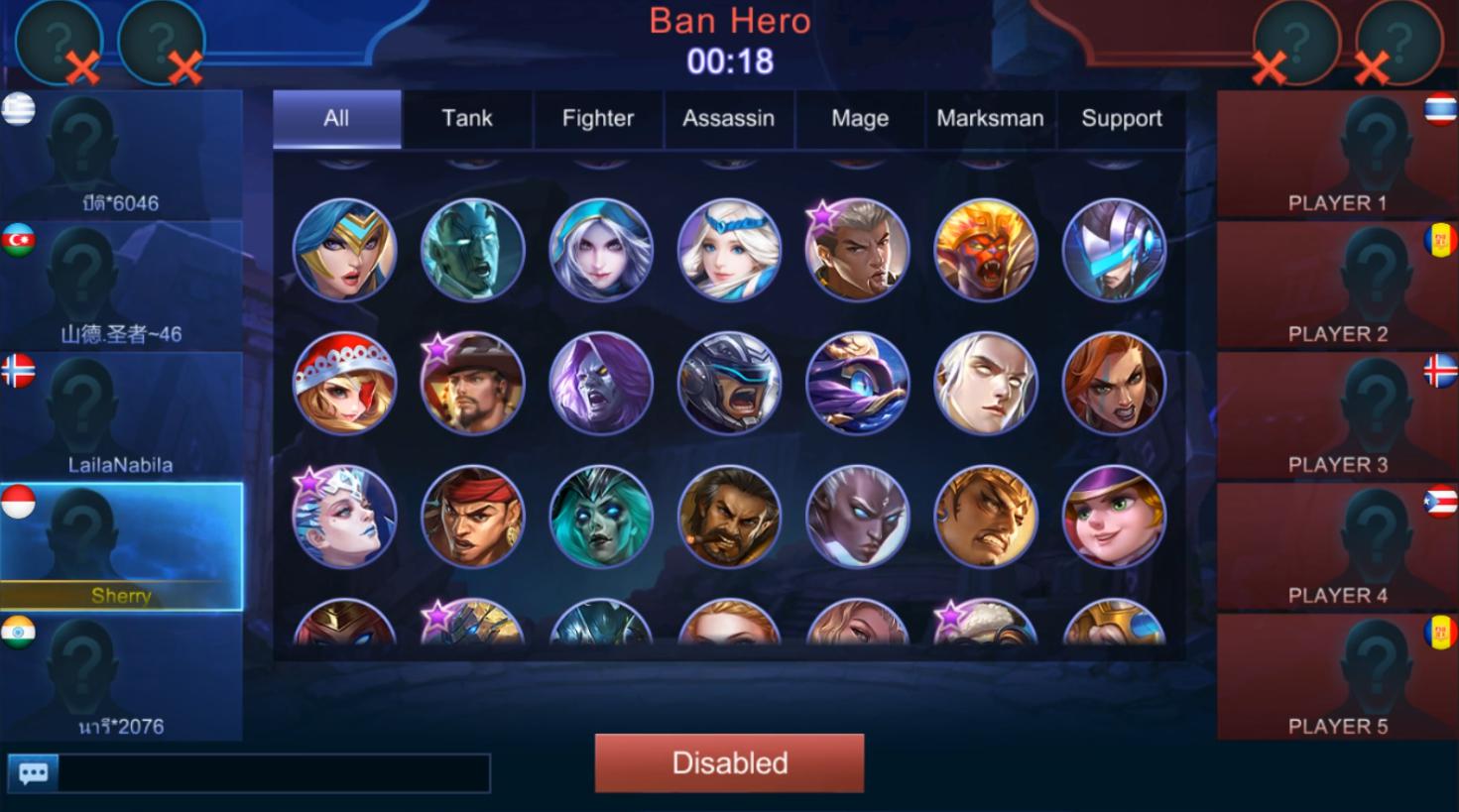The width and height of the screenshot is (1459, 812).
Task: Open the Assassin hero category
Action: pyautogui.click(x=729, y=118)
